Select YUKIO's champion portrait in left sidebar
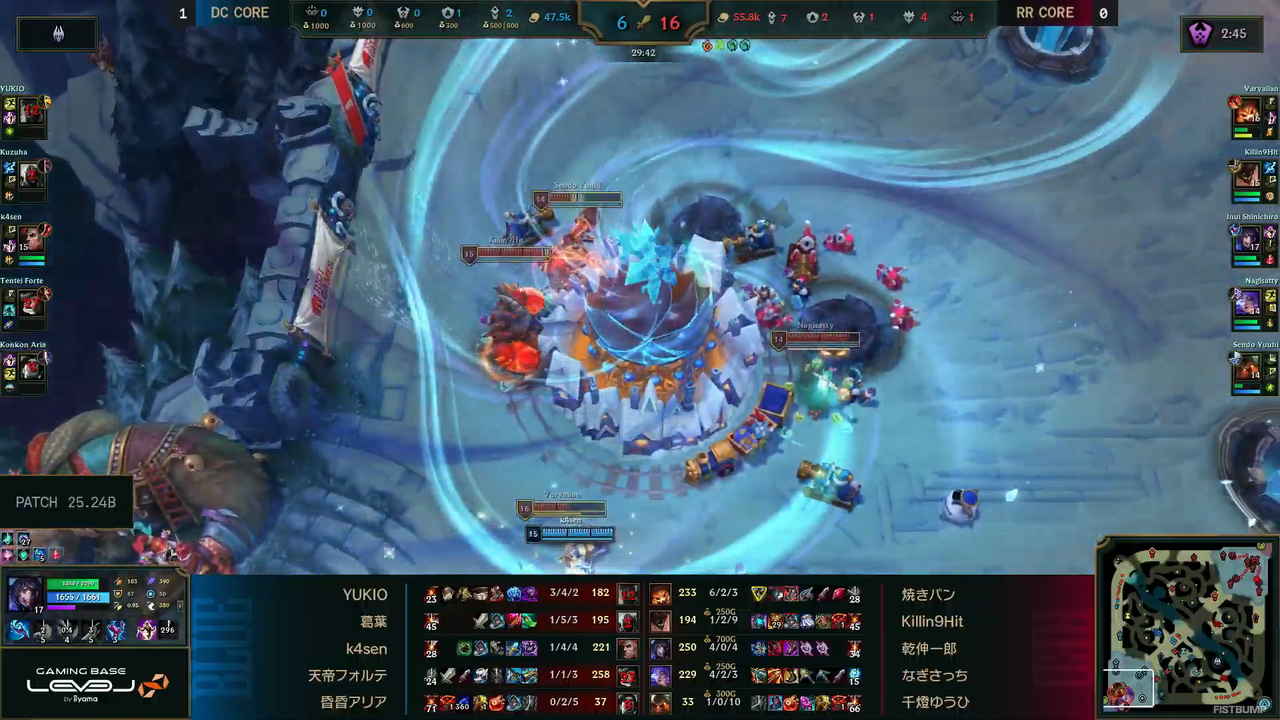1280x720 pixels. click(x=32, y=111)
